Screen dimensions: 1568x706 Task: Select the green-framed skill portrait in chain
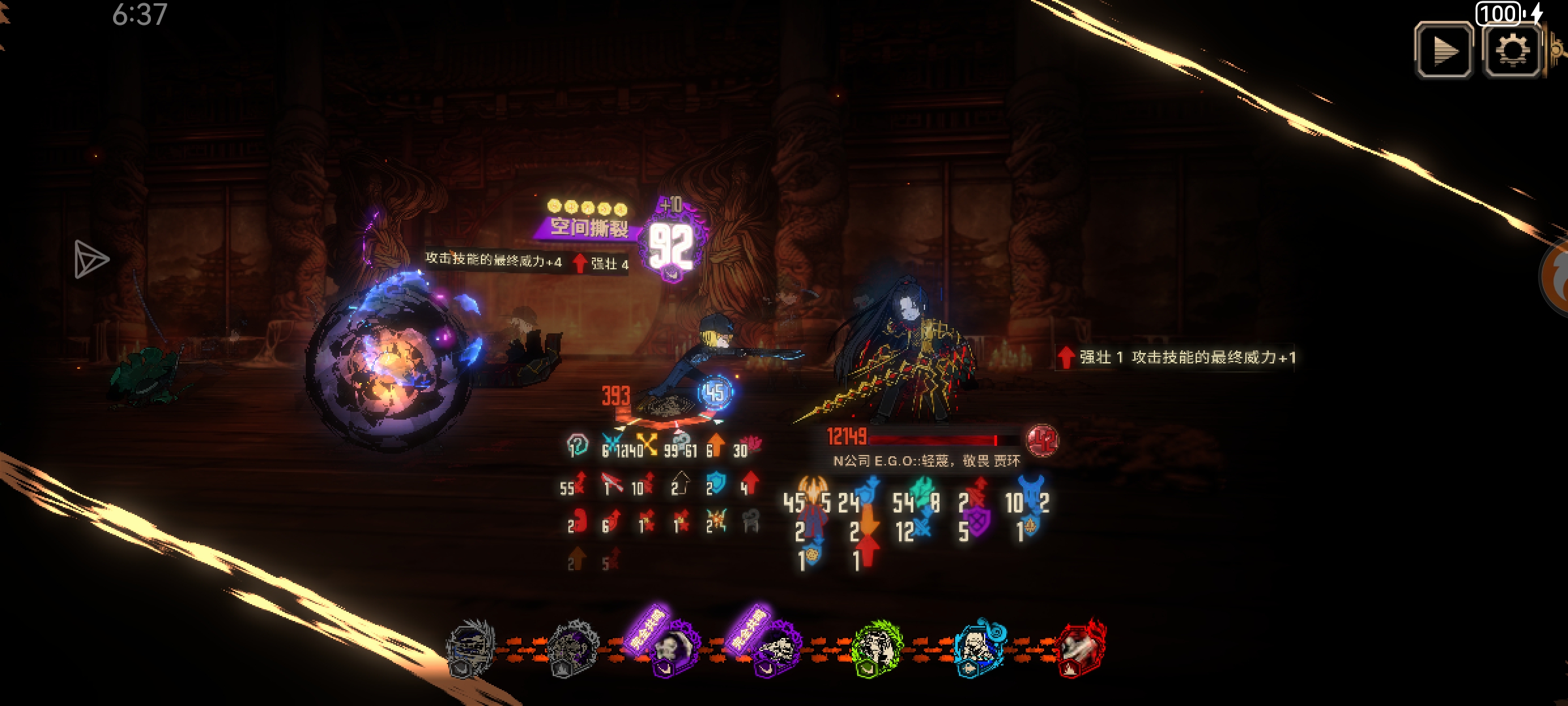click(x=877, y=648)
